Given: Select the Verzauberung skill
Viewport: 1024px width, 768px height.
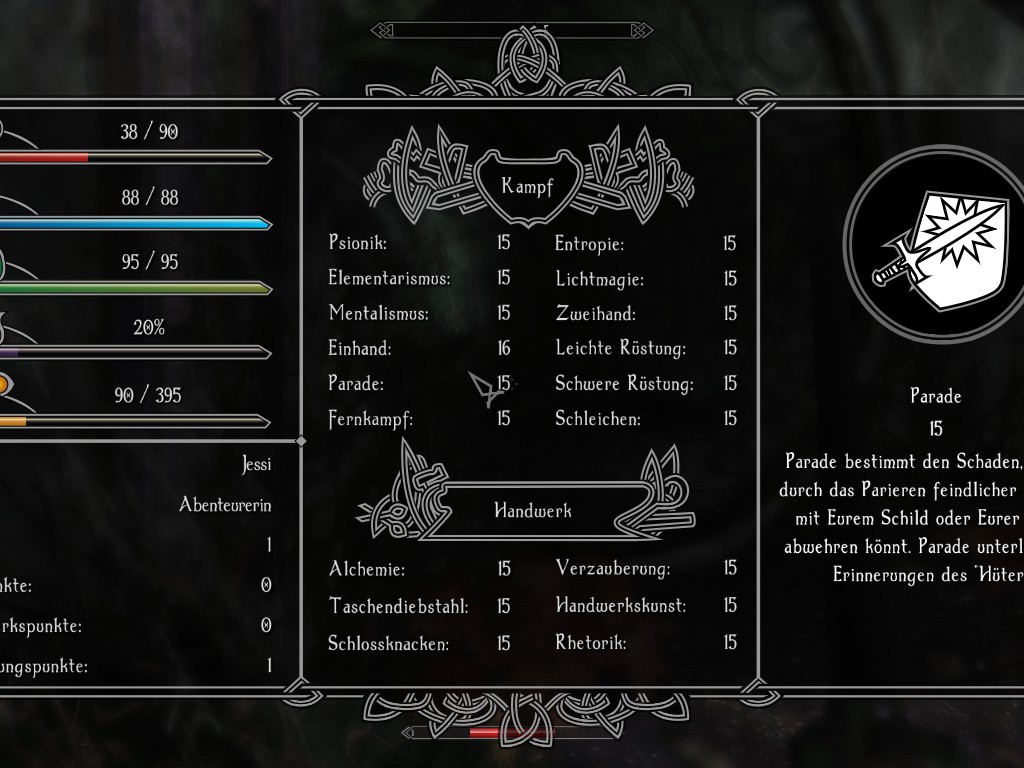Looking at the screenshot, I should coord(612,569).
